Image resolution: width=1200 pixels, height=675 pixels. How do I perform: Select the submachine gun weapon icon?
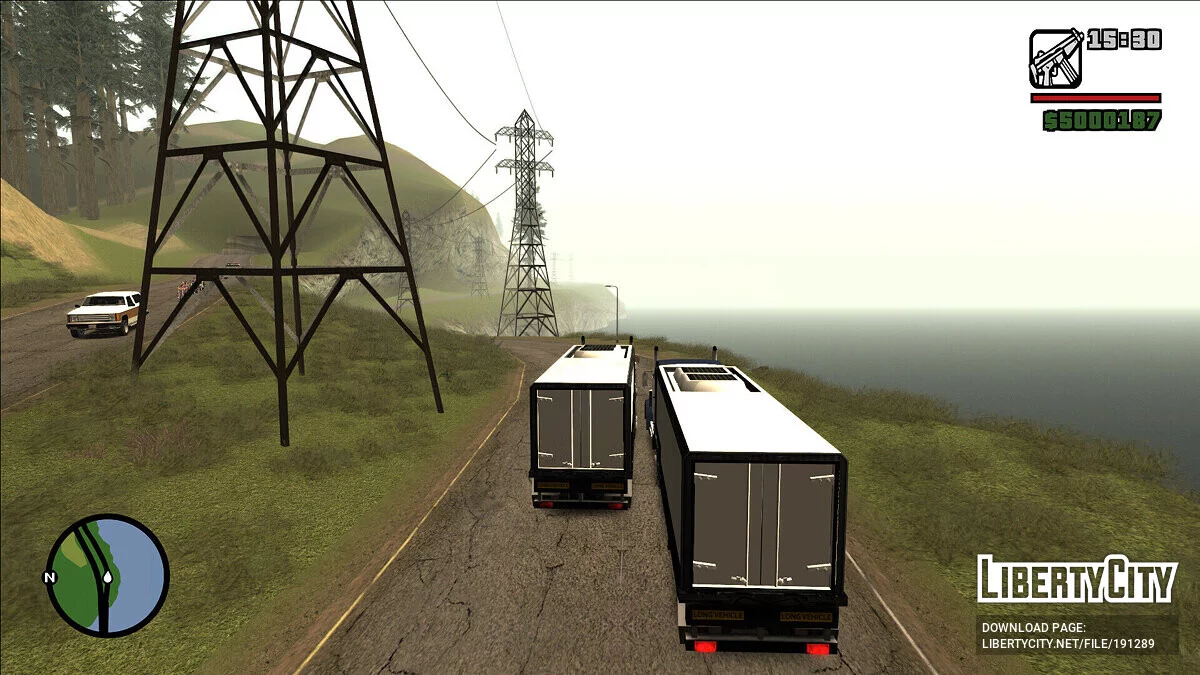(x=1055, y=58)
